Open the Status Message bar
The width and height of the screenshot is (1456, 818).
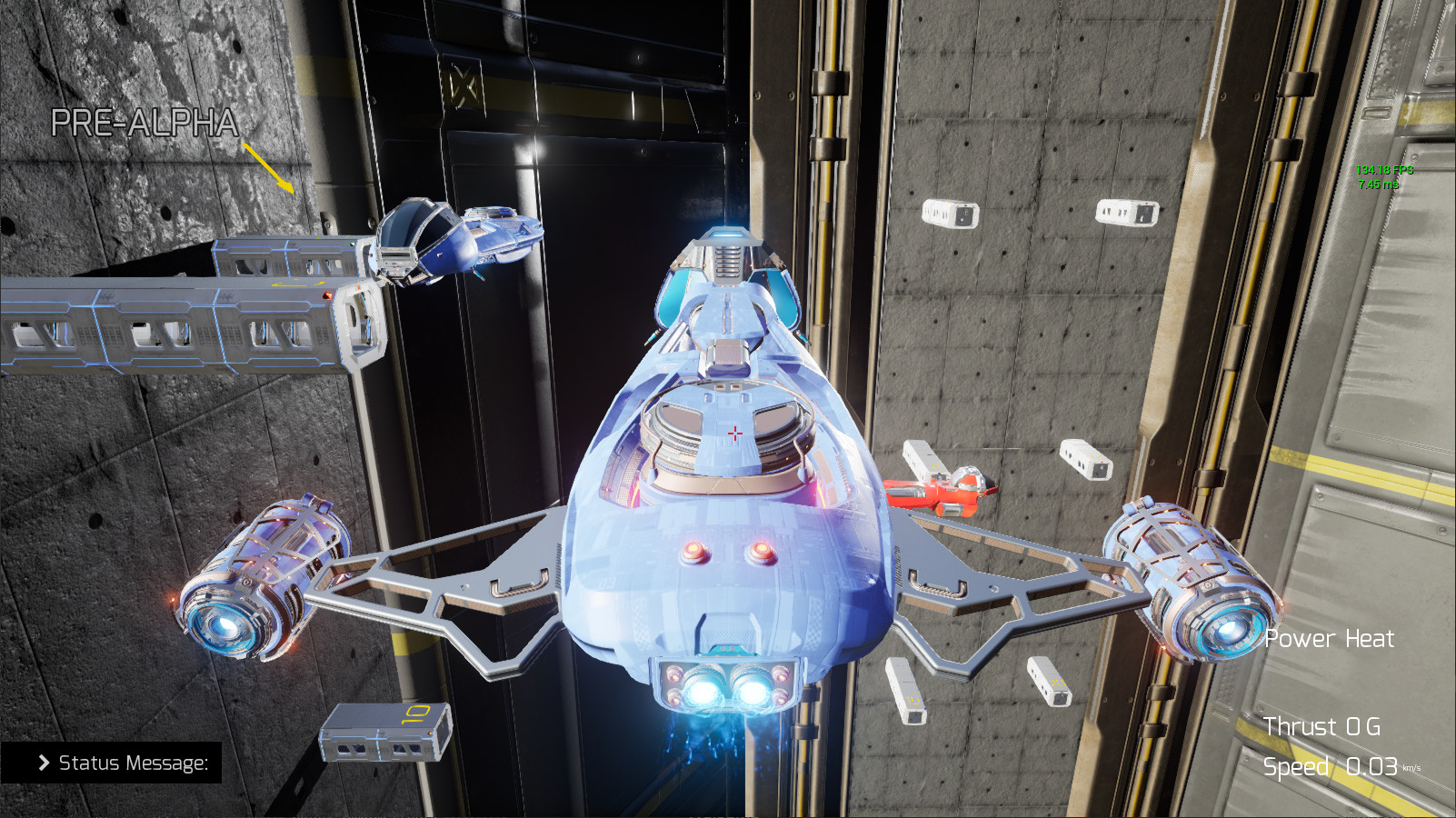pyautogui.click(x=132, y=763)
